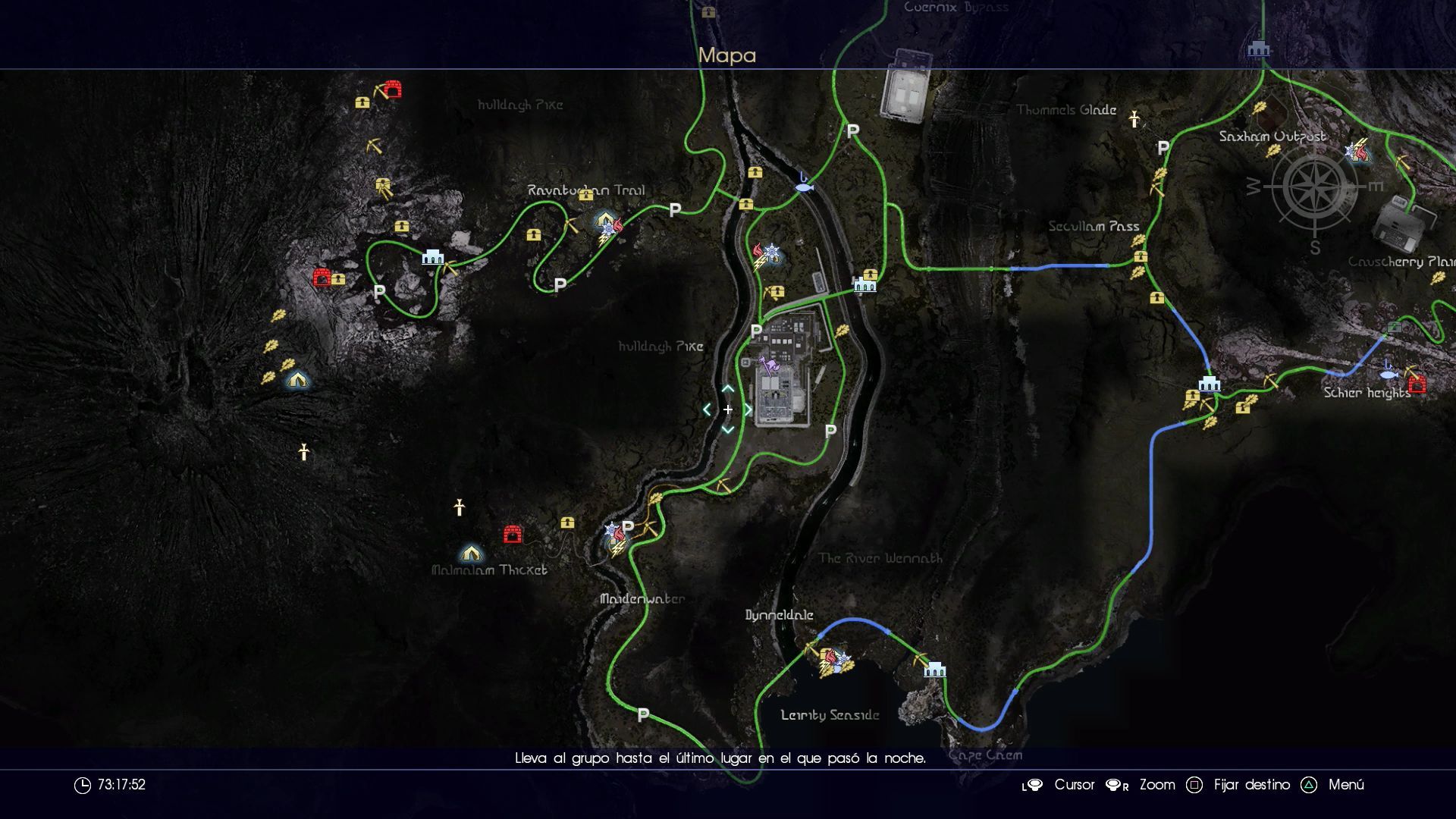Select the elemental deposit at Saxham Outpost
The height and width of the screenshot is (819, 1456).
tap(1357, 152)
